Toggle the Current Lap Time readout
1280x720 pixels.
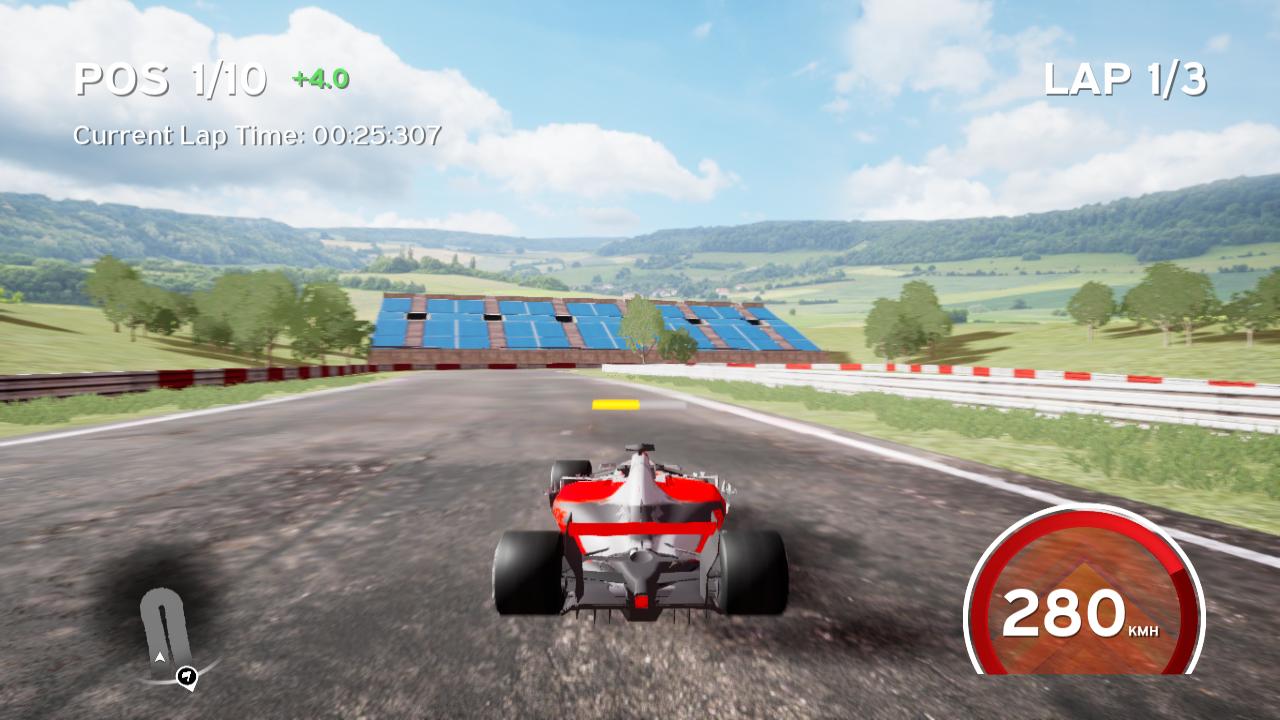(258, 136)
